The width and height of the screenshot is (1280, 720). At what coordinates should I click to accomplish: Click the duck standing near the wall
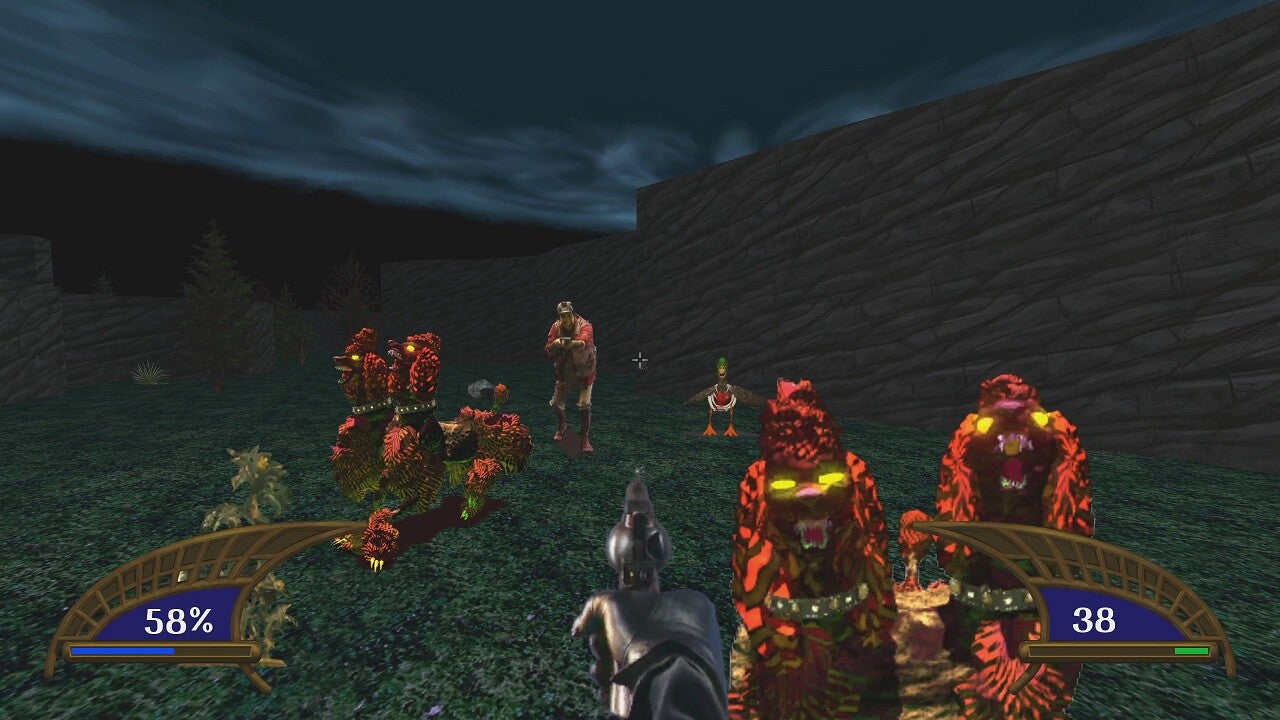point(720,400)
